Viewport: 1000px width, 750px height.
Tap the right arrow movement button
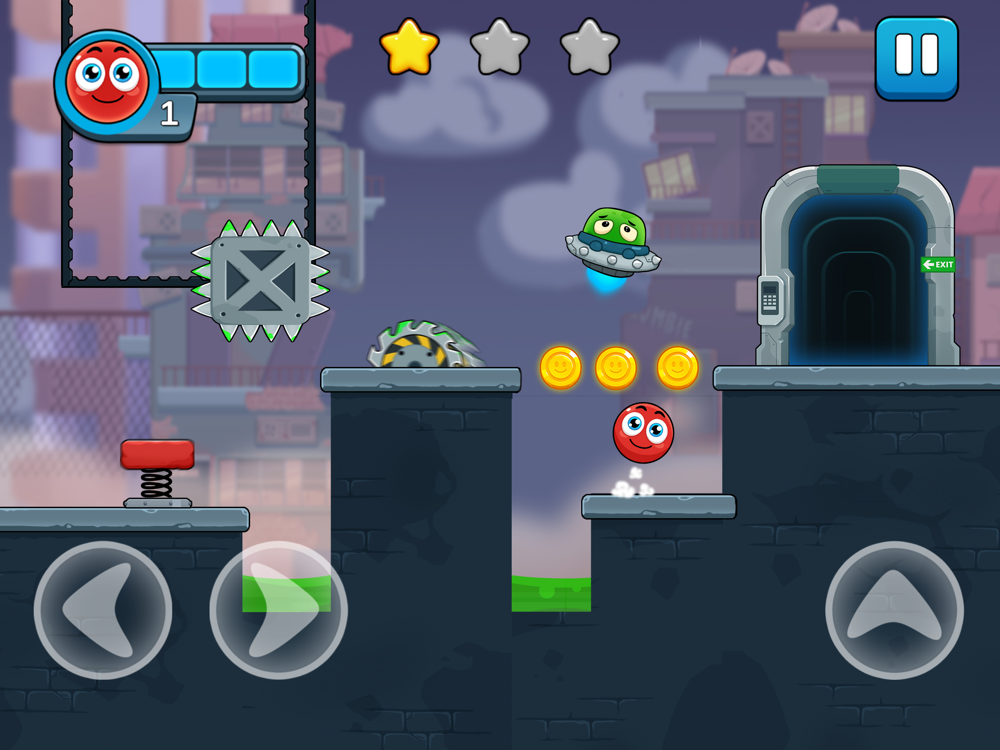pos(278,609)
